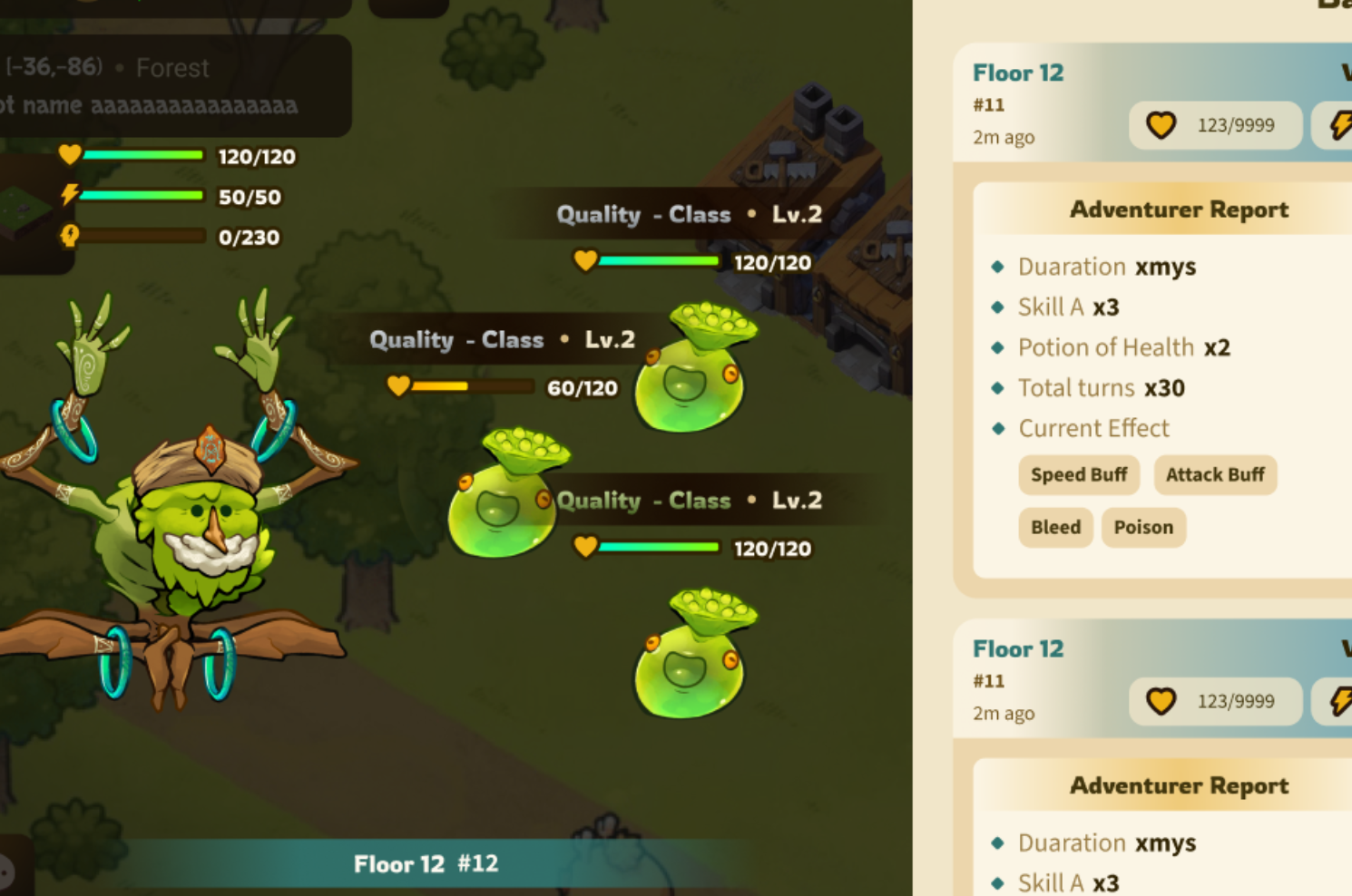Collapse the first Adventurer Report panel

(1179, 209)
